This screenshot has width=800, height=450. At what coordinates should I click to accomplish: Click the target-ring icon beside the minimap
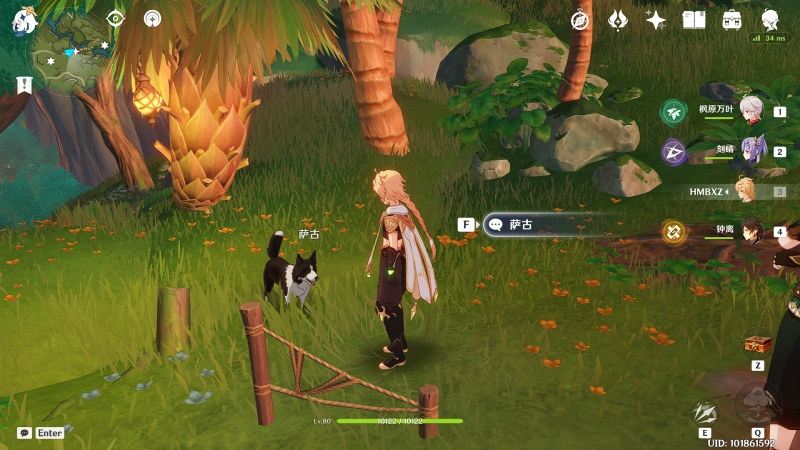[115, 18]
